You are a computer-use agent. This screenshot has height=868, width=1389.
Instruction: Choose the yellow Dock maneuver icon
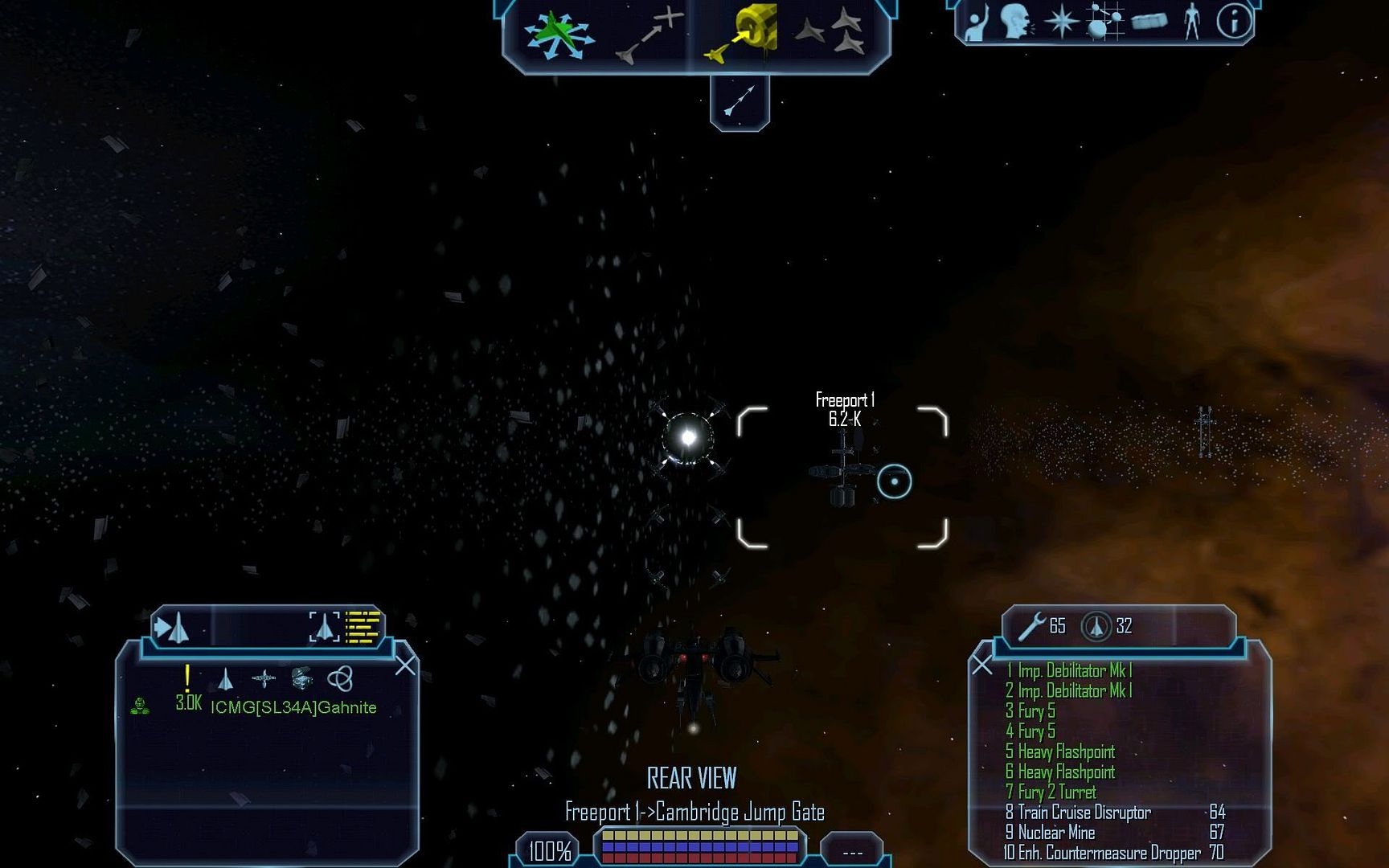pyautogui.click(x=742, y=34)
